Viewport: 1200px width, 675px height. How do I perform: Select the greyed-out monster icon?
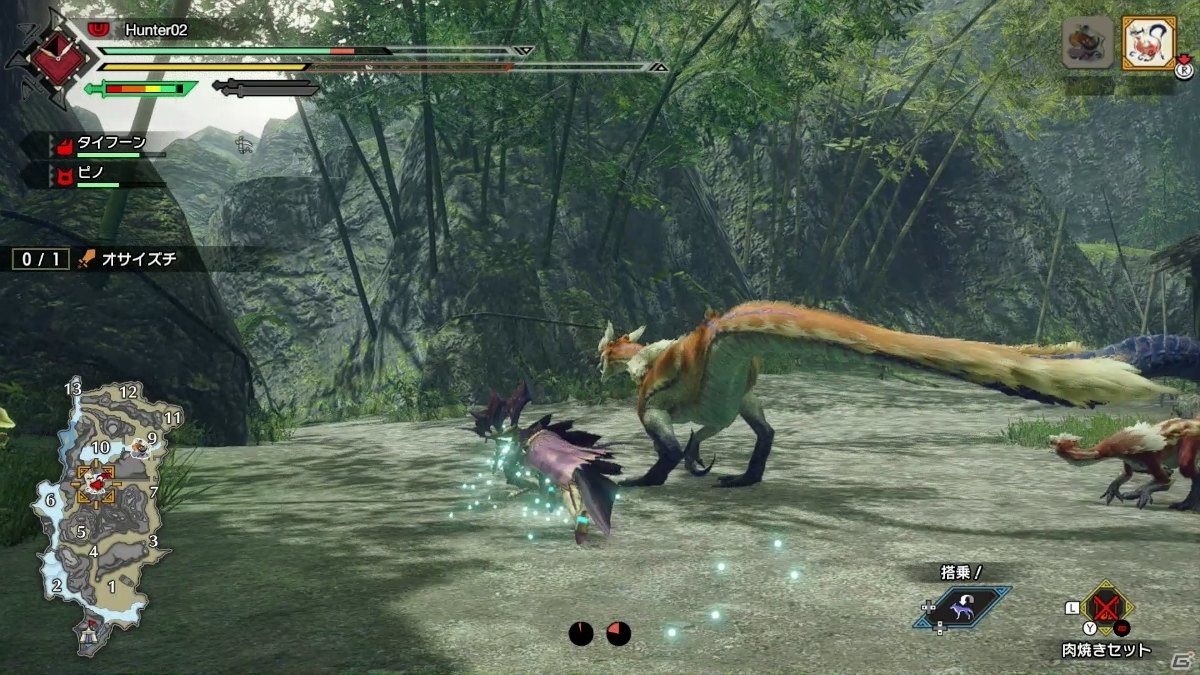tap(1088, 43)
